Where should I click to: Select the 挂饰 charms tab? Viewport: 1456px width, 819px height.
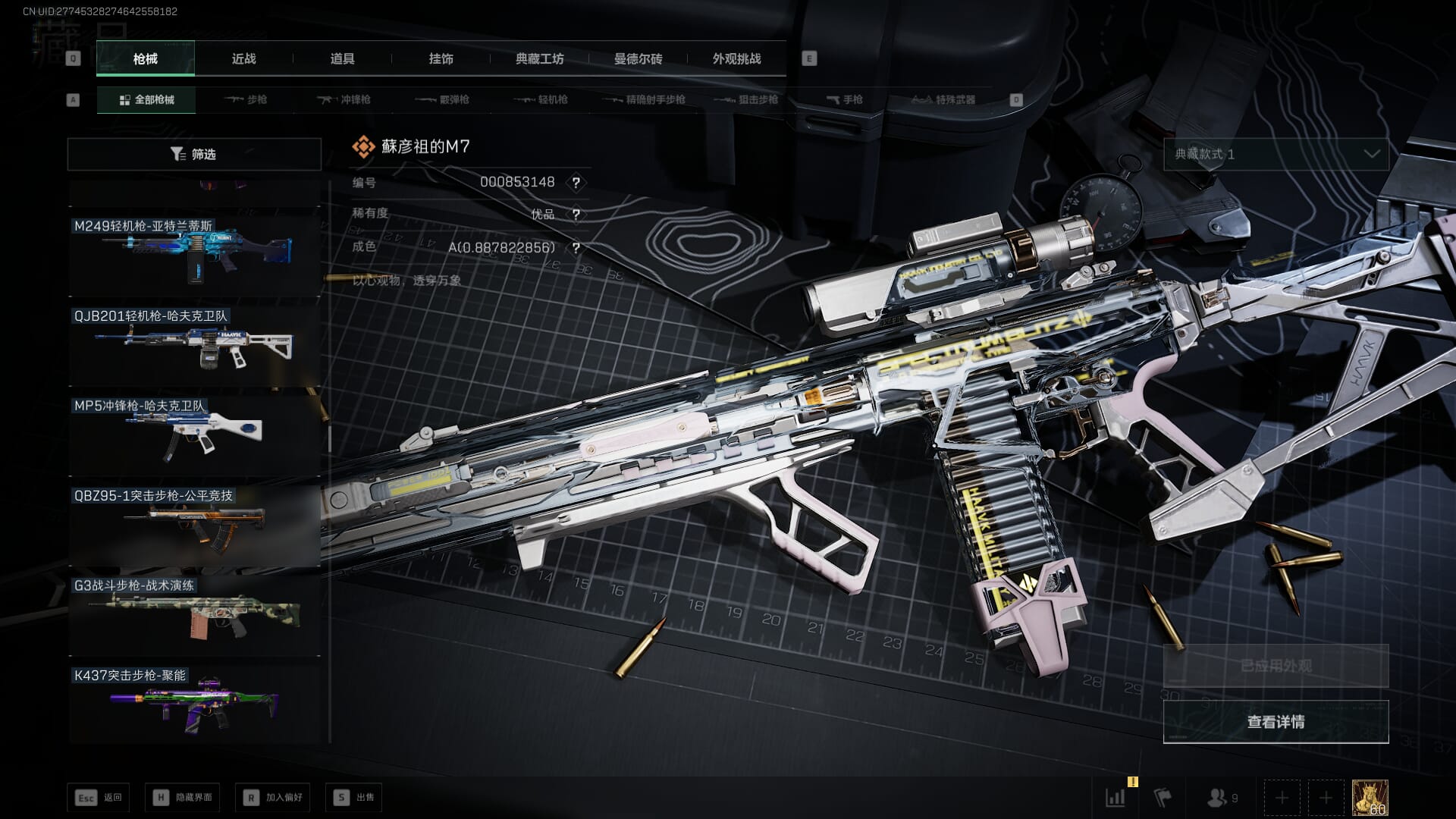pos(441,58)
